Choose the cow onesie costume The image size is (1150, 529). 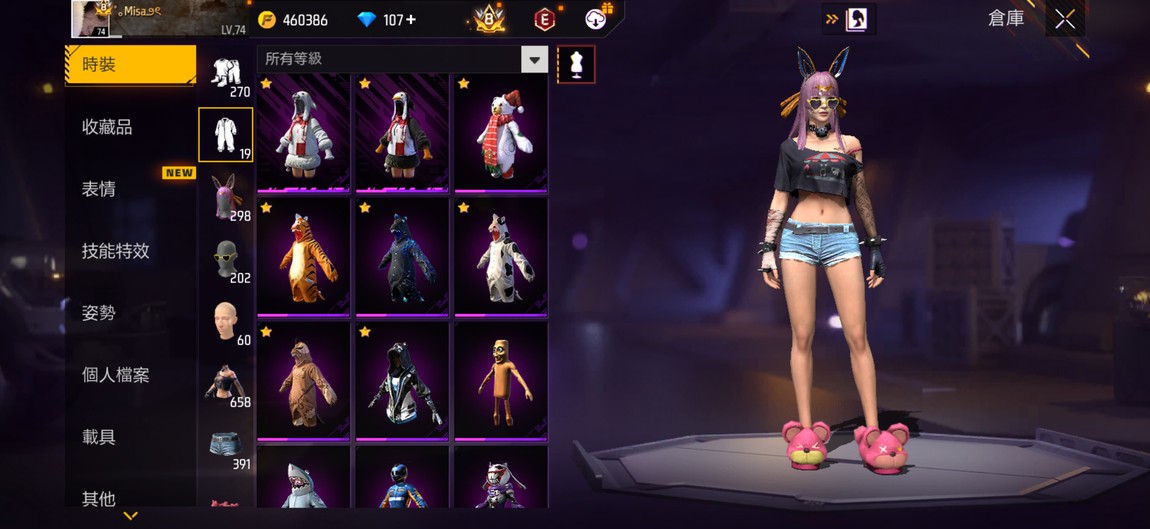point(501,257)
